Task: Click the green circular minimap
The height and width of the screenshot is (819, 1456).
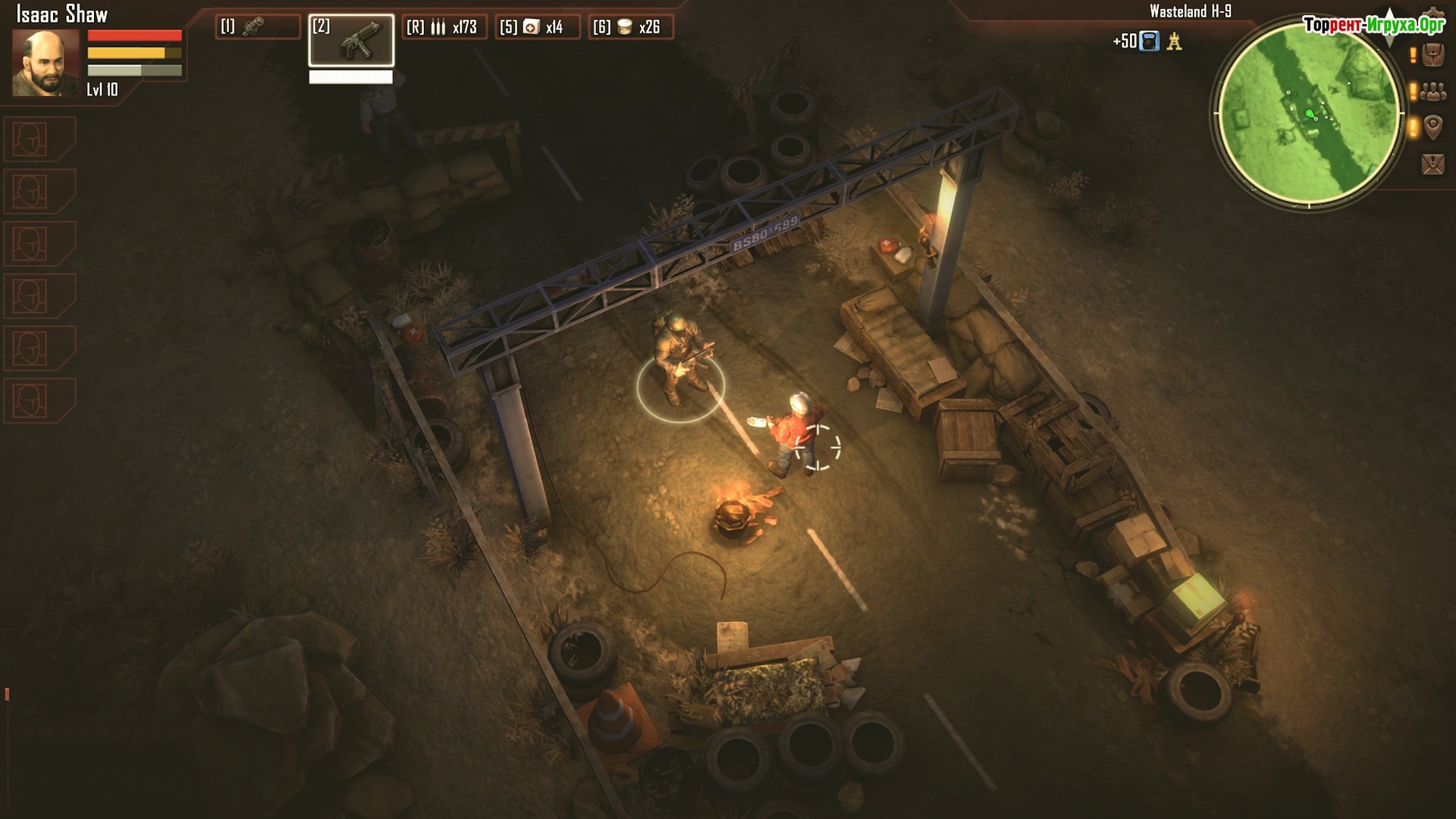Action: pos(1309,114)
